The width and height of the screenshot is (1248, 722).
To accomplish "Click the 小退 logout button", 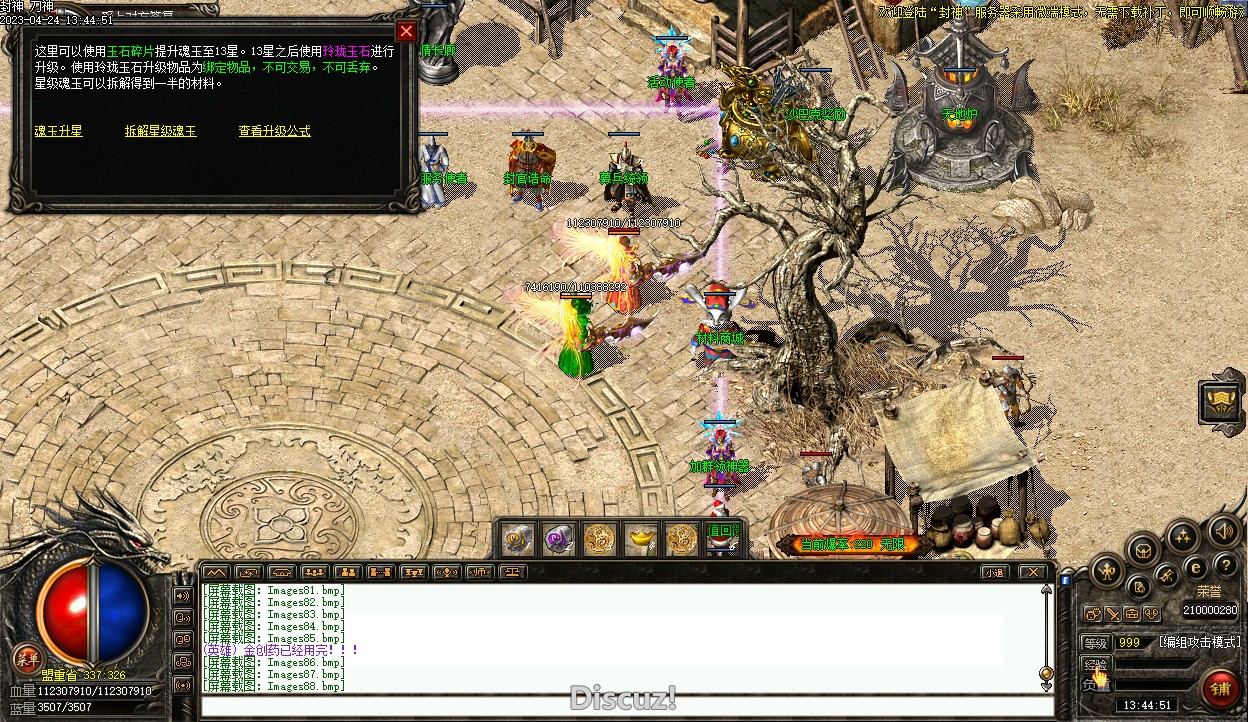I will (993, 573).
